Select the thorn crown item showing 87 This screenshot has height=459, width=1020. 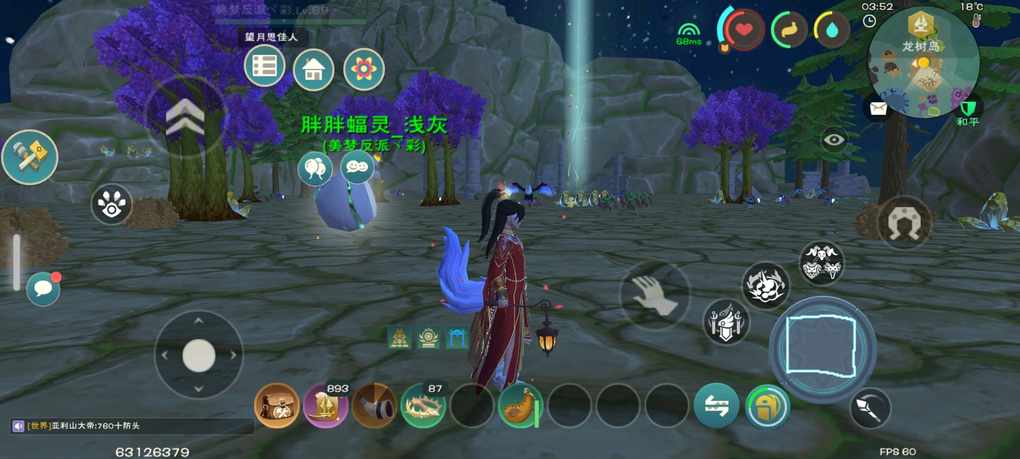[423, 406]
